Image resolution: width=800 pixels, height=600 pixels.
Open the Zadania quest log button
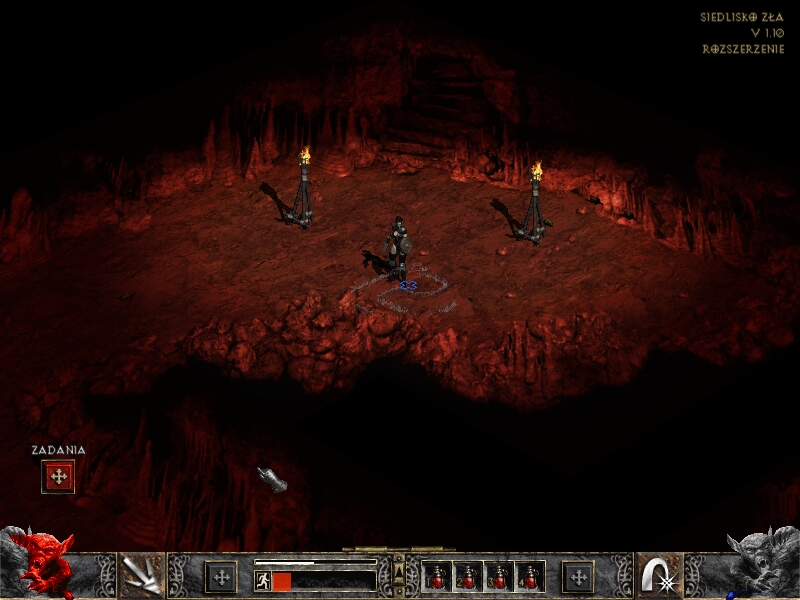pyautogui.click(x=58, y=477)
